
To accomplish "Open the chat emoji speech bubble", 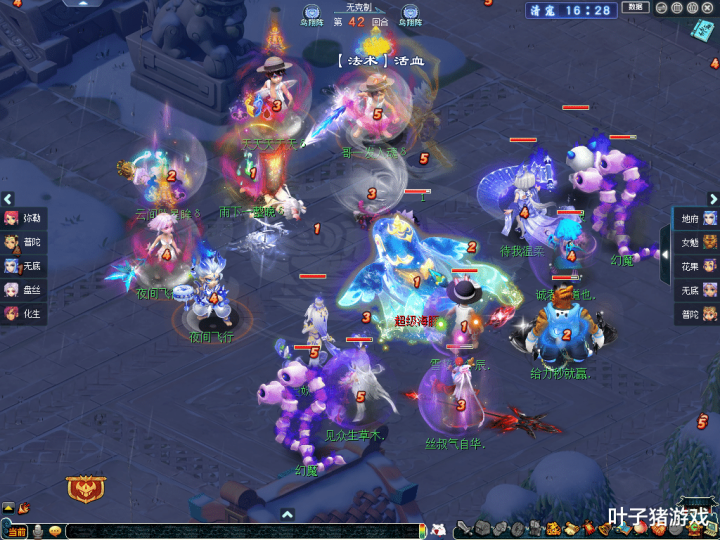I will 55,530.
